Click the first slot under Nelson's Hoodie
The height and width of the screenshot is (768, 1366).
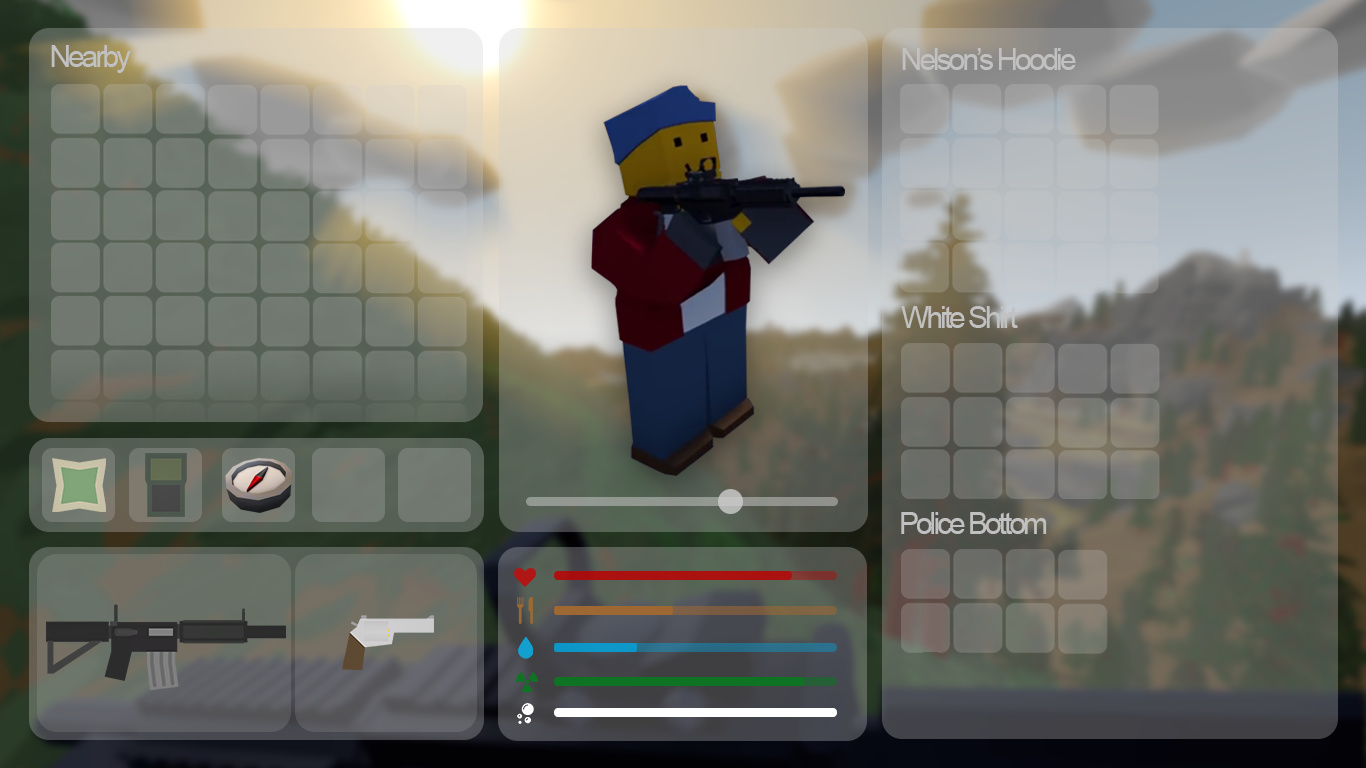[923, 108]
